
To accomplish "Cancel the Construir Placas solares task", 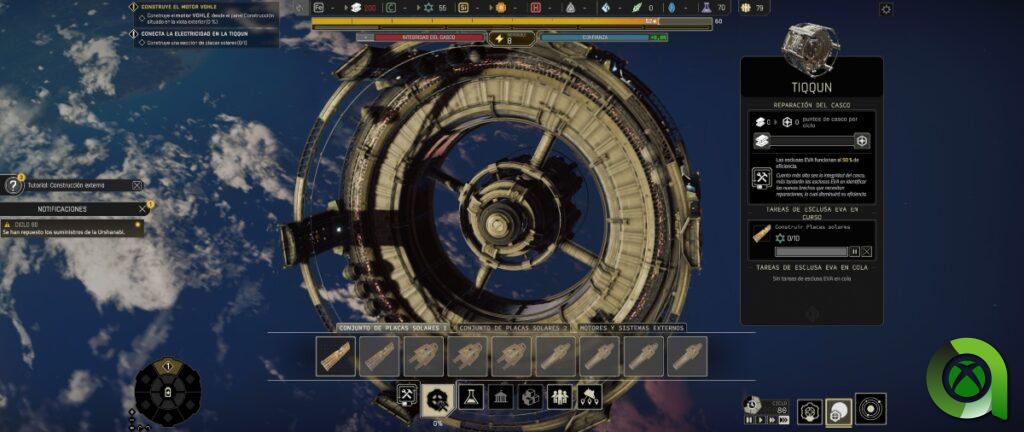I will [x=867, y=252].
